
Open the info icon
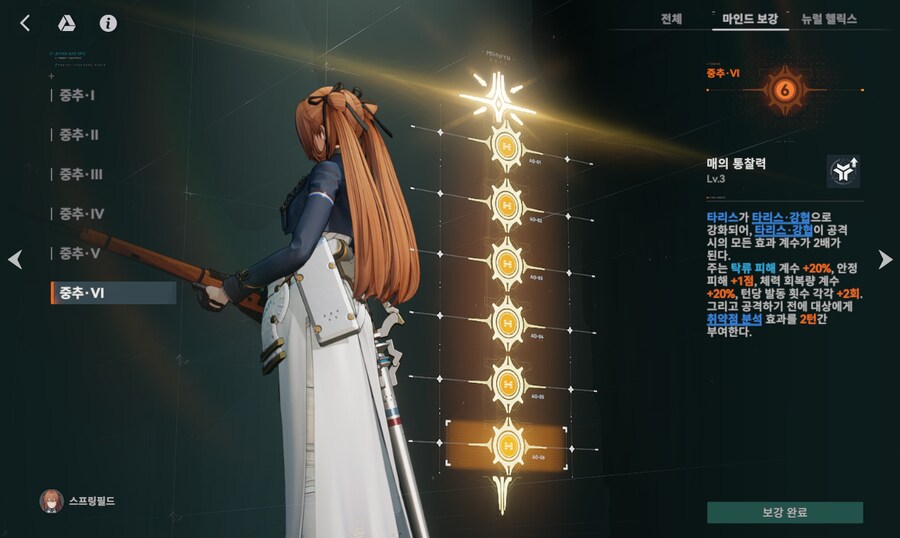click(x=108, y=23)
